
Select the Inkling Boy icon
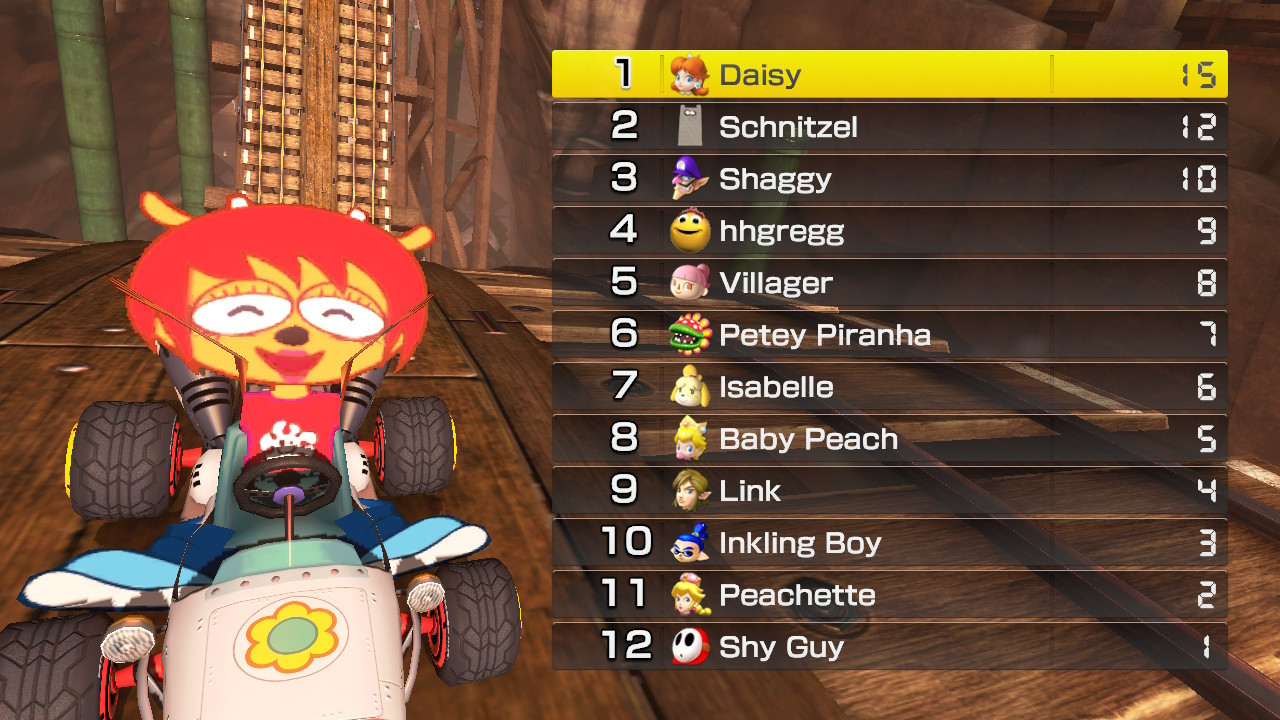coord(691,543)
